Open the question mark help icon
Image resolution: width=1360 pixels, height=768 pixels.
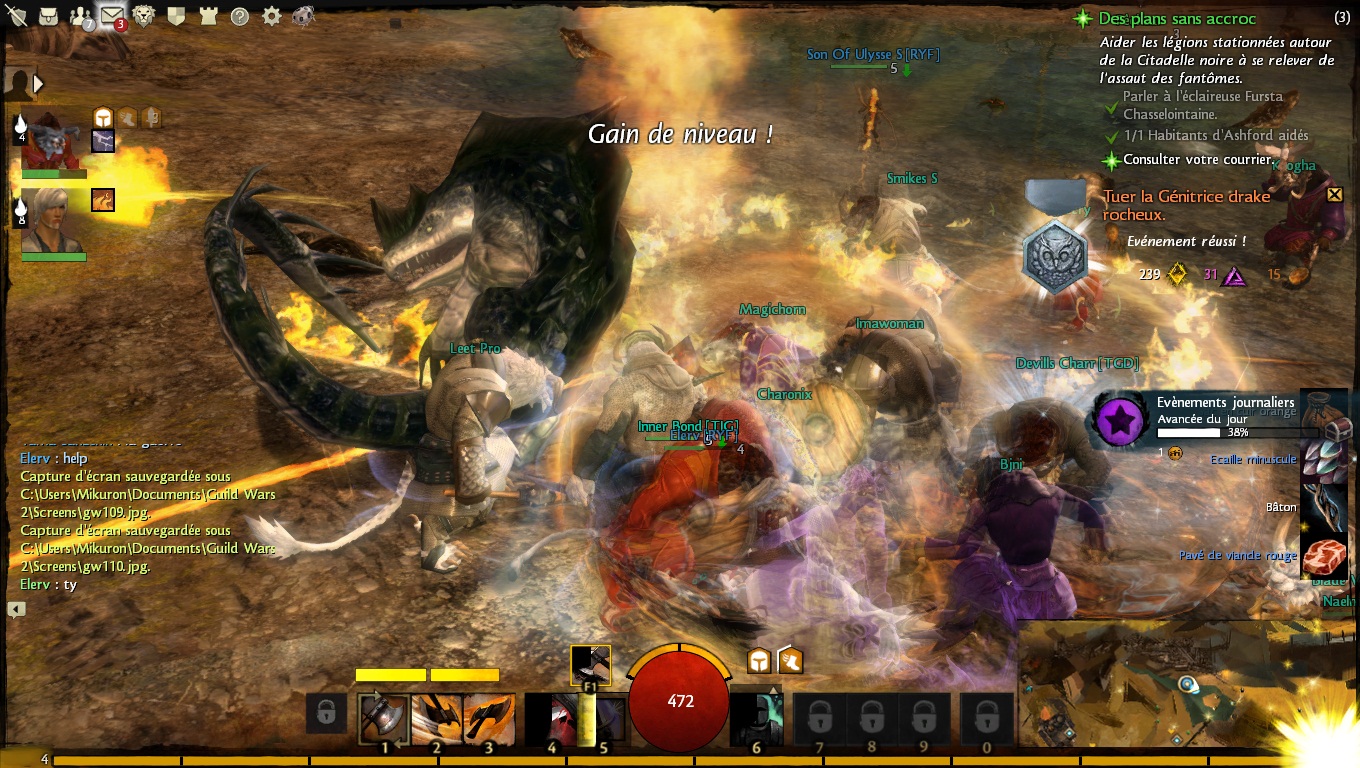click(x=240, y=16)
